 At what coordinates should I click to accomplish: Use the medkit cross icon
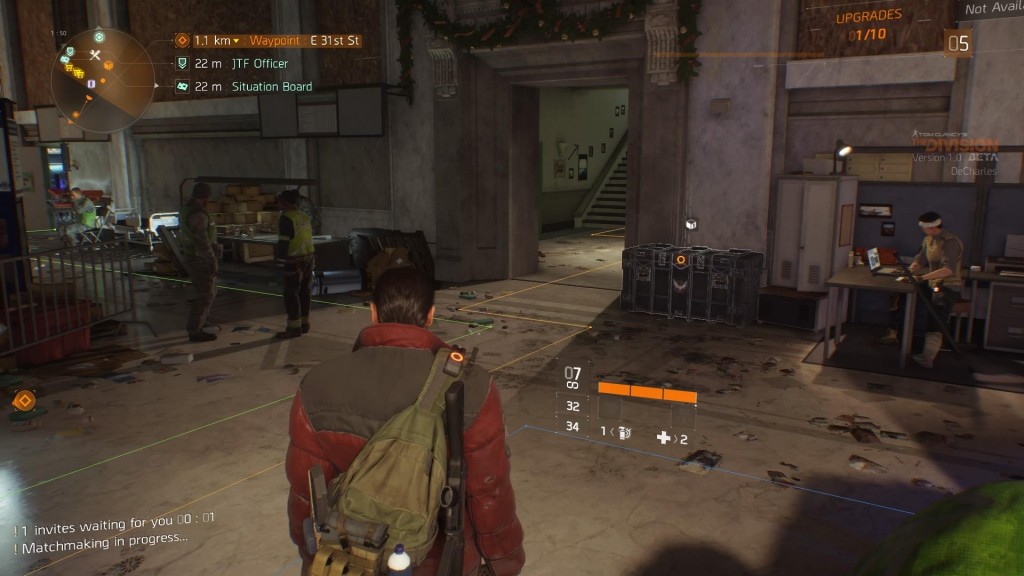[663, 437]
